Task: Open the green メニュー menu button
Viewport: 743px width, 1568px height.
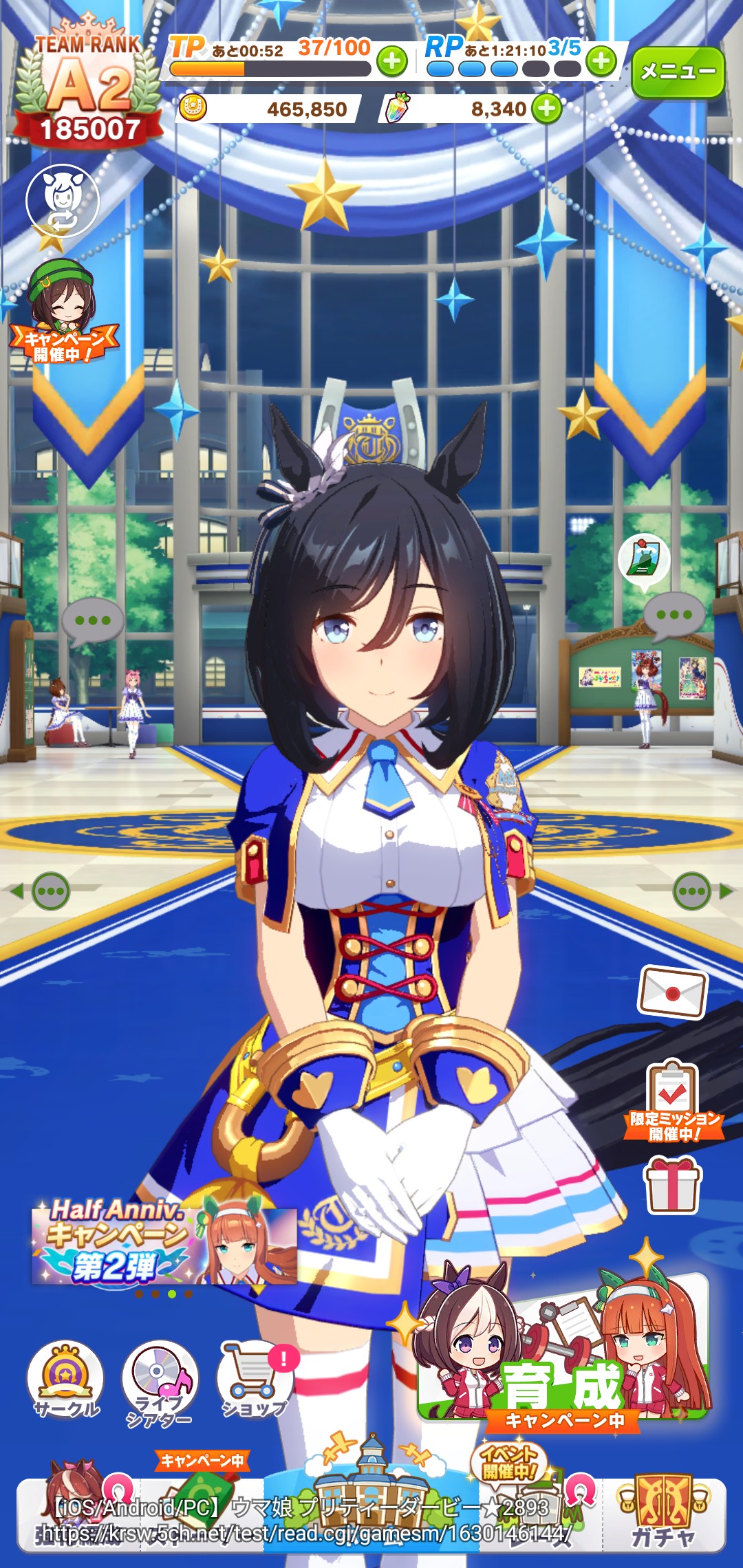Action: 678,72
